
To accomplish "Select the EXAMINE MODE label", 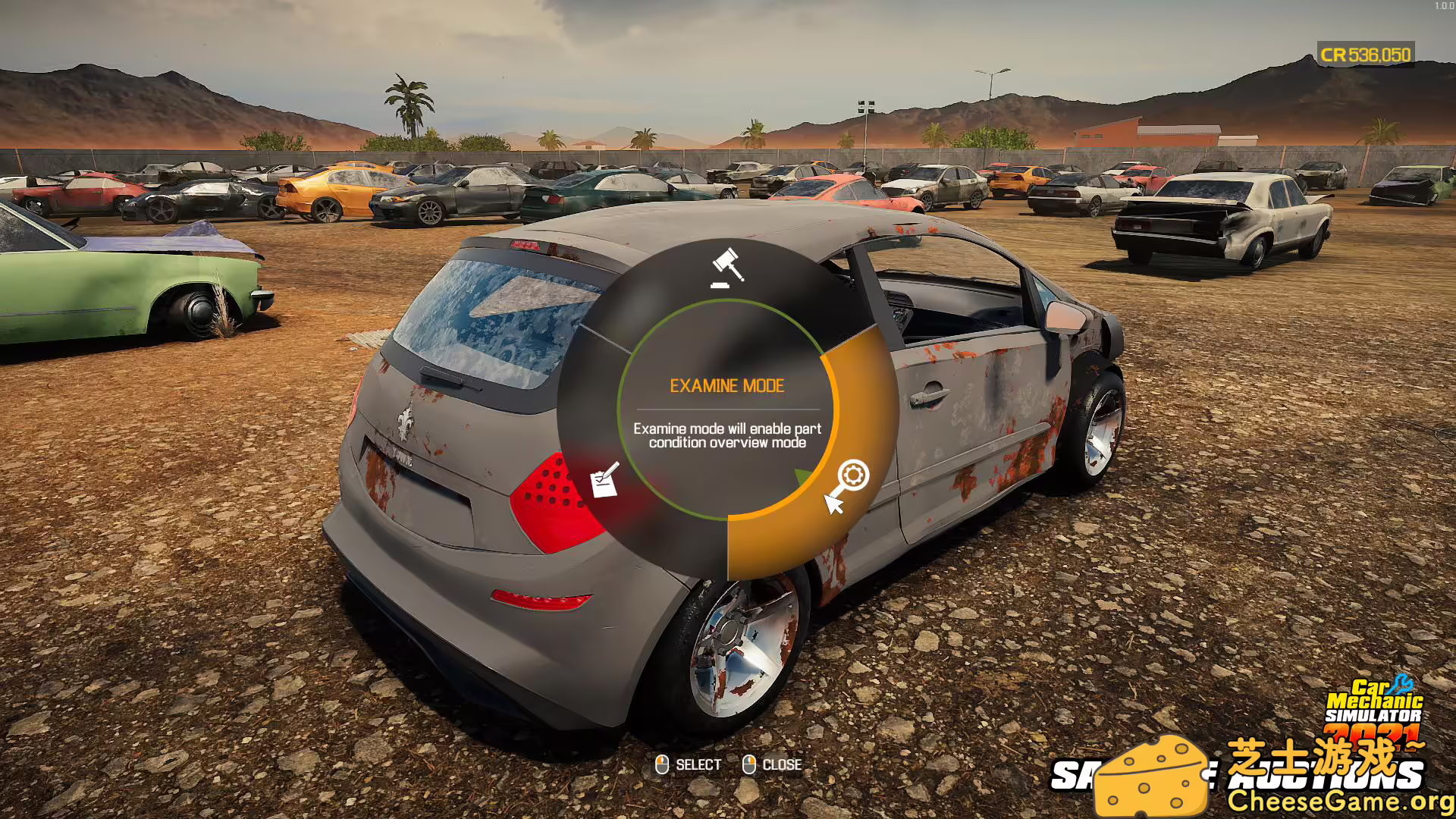I will pyautogui.click(x=727, y=385).
